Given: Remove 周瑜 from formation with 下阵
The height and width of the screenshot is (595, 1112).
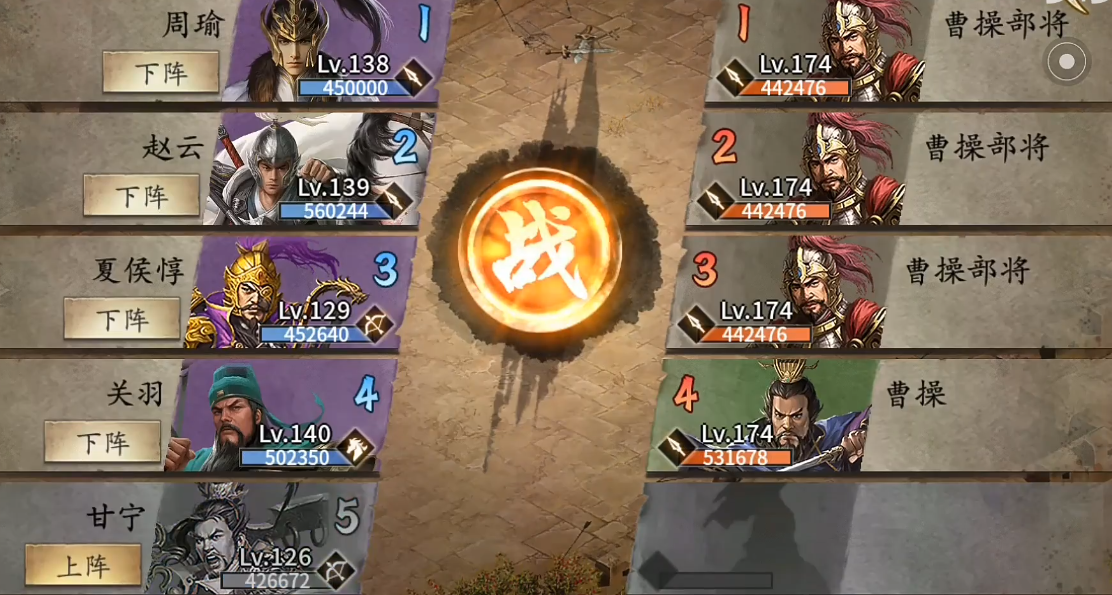Looking at the screenshot, I should [x=161, y=73].
